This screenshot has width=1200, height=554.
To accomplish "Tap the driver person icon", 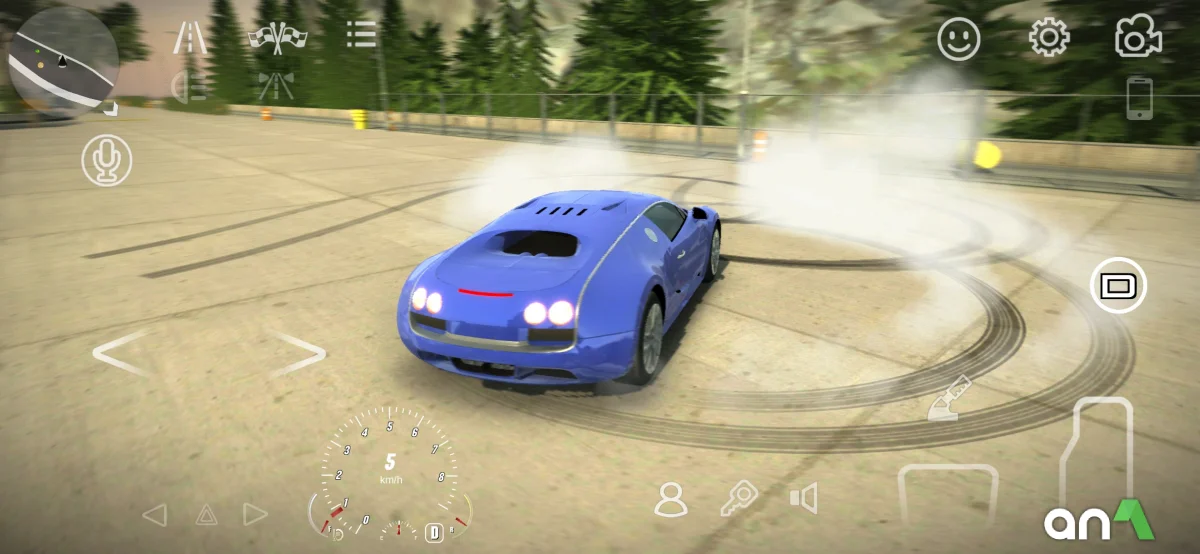I will click(x=670, y=499).
